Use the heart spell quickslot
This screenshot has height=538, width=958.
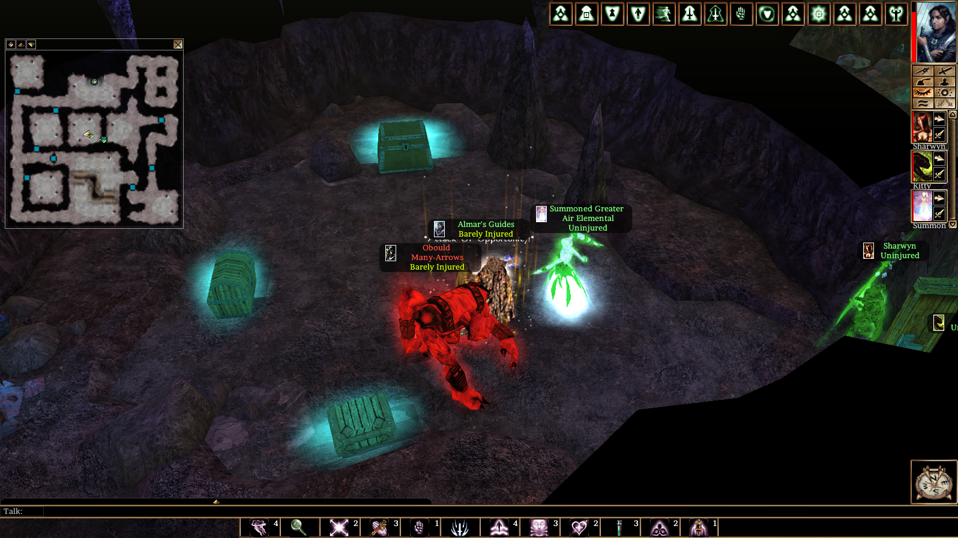click(x=579, y=527)
